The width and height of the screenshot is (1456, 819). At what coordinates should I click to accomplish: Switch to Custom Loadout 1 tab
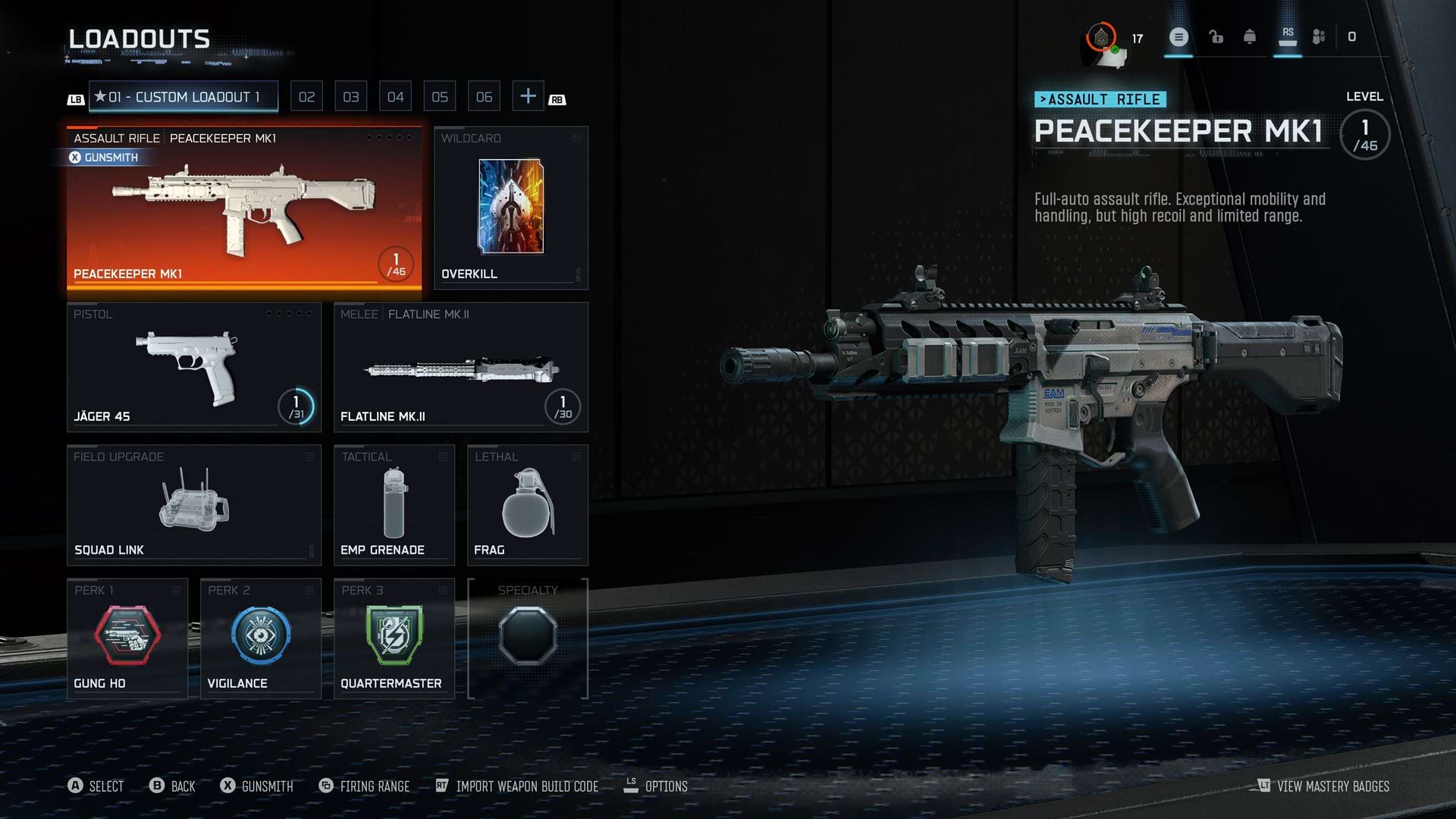coord(184,97)
